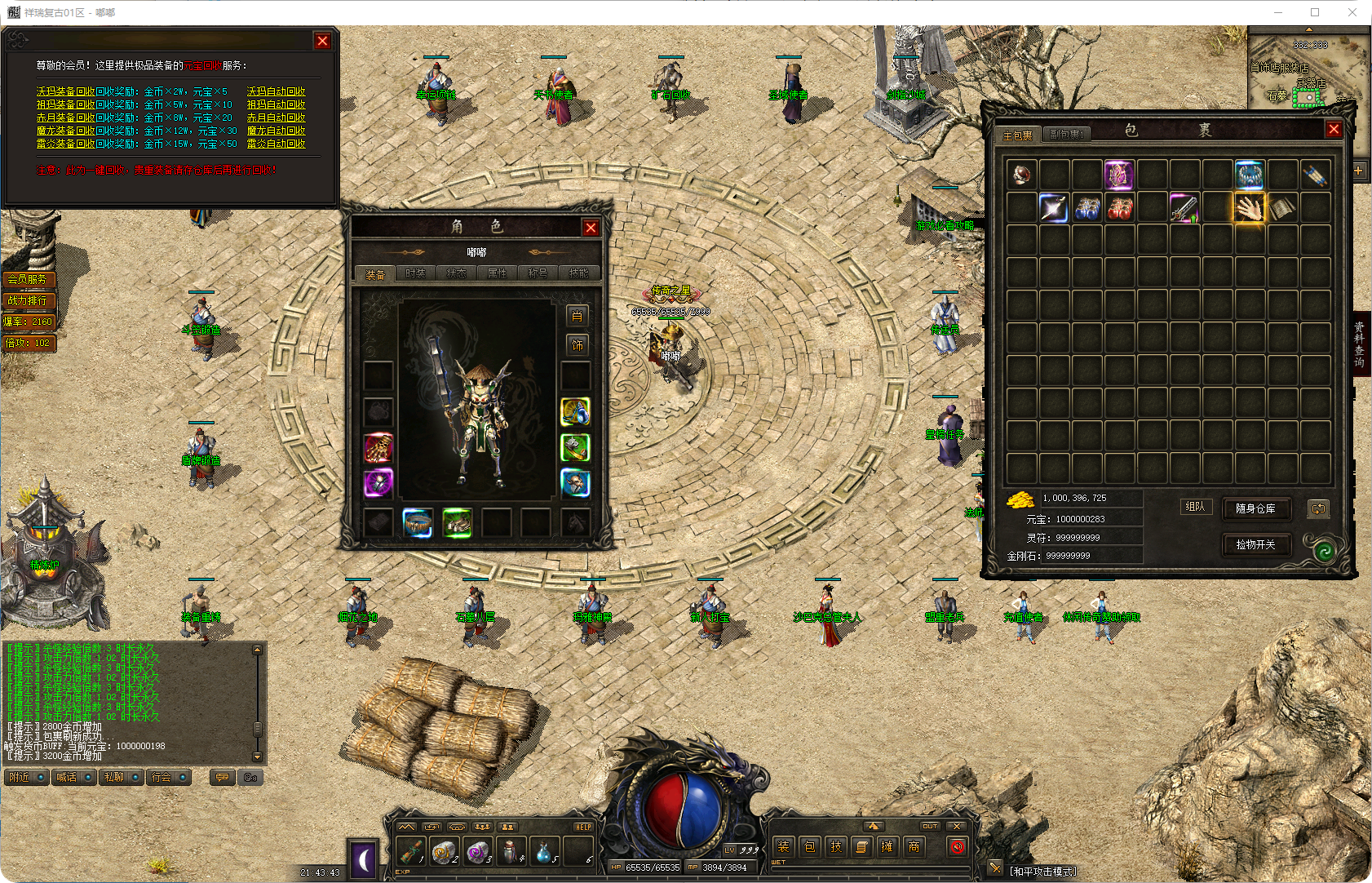Switch to the 时装 tab
The height and width of the screenshot is (883, 1372).
[x=416, y=273]
